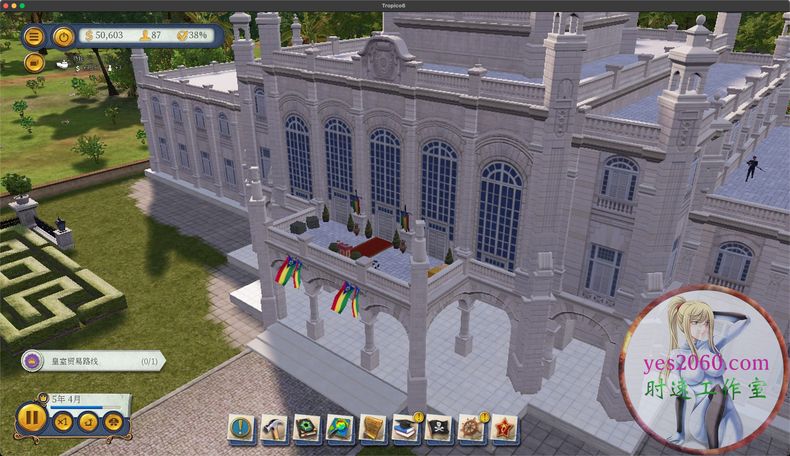Change the ×1 game speed setting

click(62, 423)
